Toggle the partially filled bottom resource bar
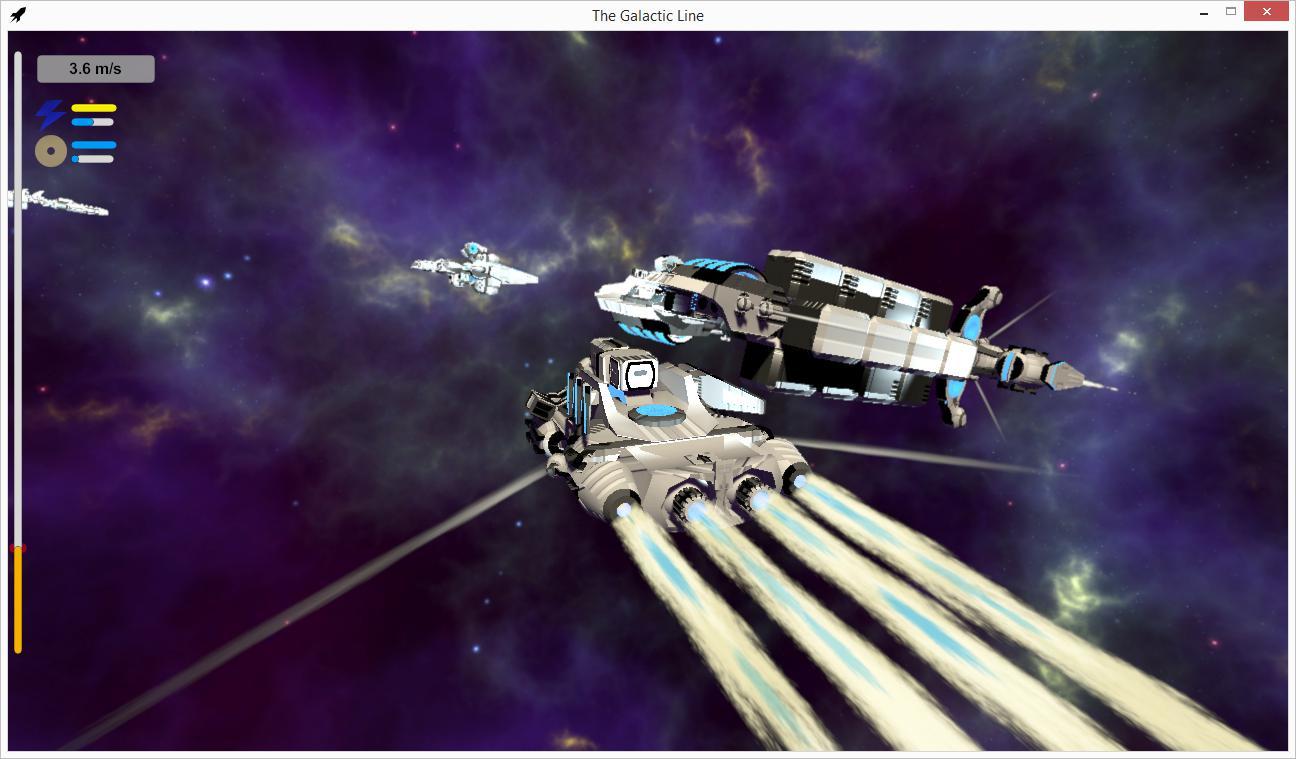Screen dimensions: 1296x759 pos(95,159)
